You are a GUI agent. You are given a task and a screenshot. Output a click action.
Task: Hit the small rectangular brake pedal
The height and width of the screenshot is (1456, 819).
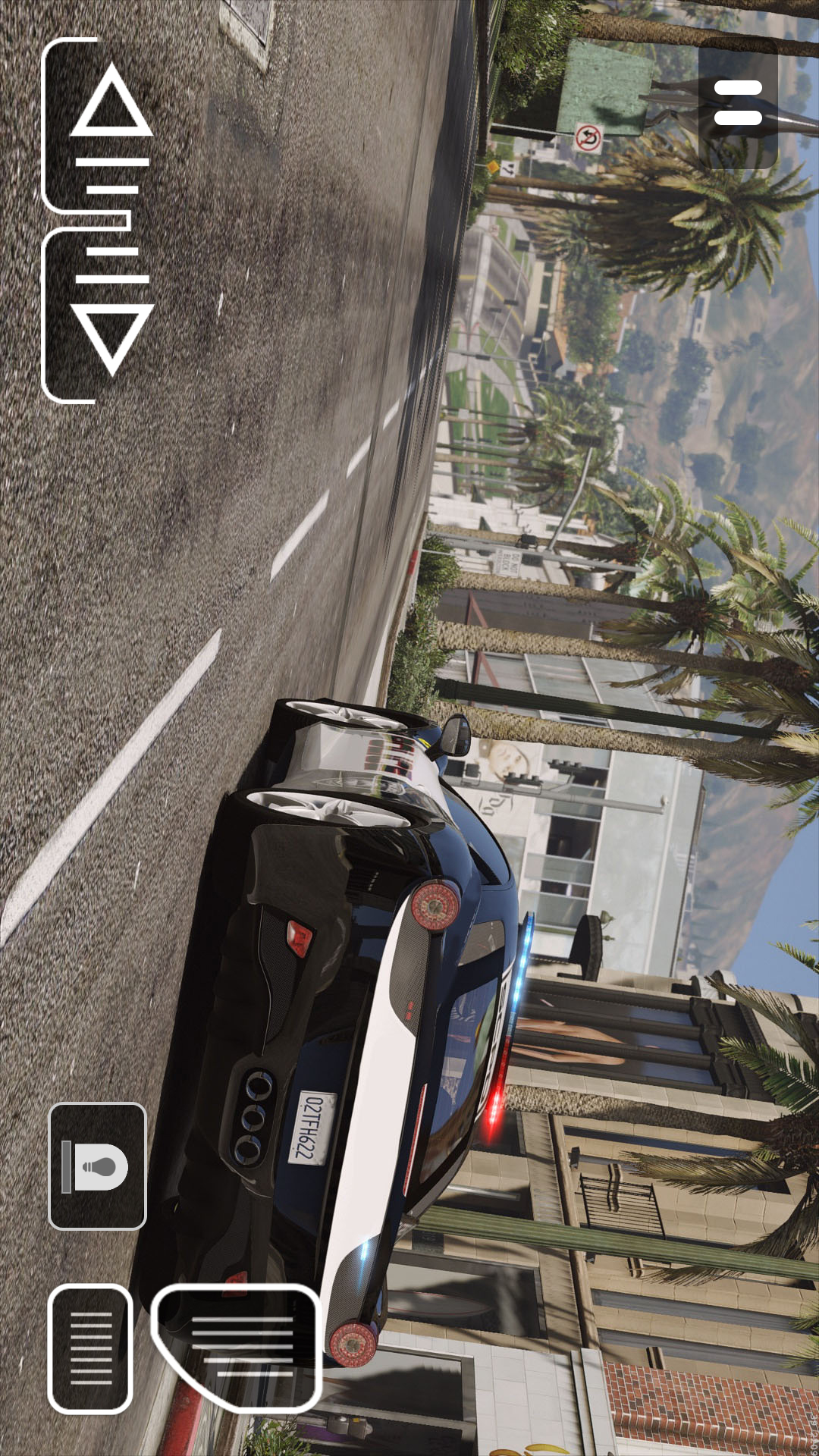[x=91, y=1348]
